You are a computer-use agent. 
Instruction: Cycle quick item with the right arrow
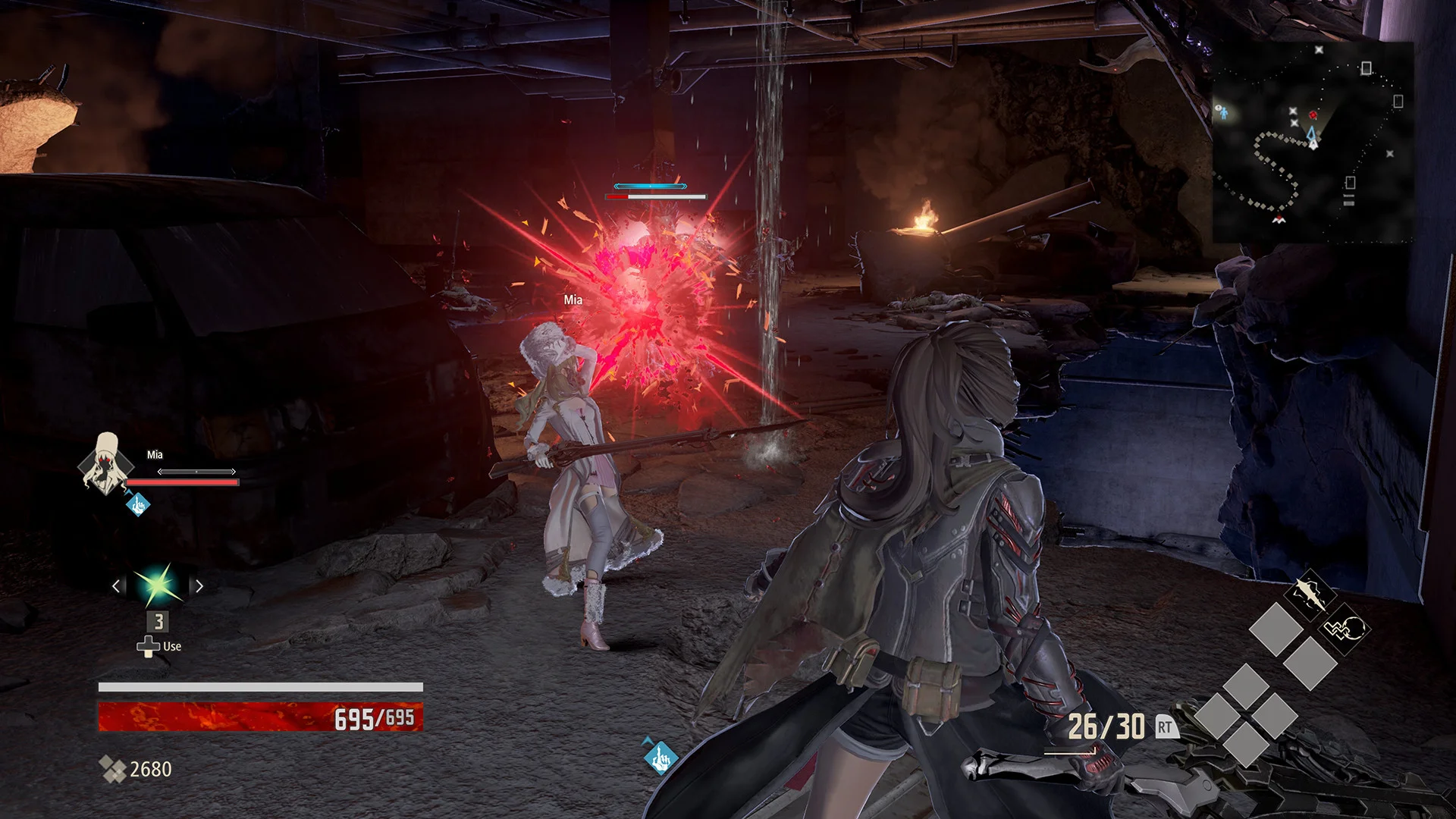coord(199,586)
